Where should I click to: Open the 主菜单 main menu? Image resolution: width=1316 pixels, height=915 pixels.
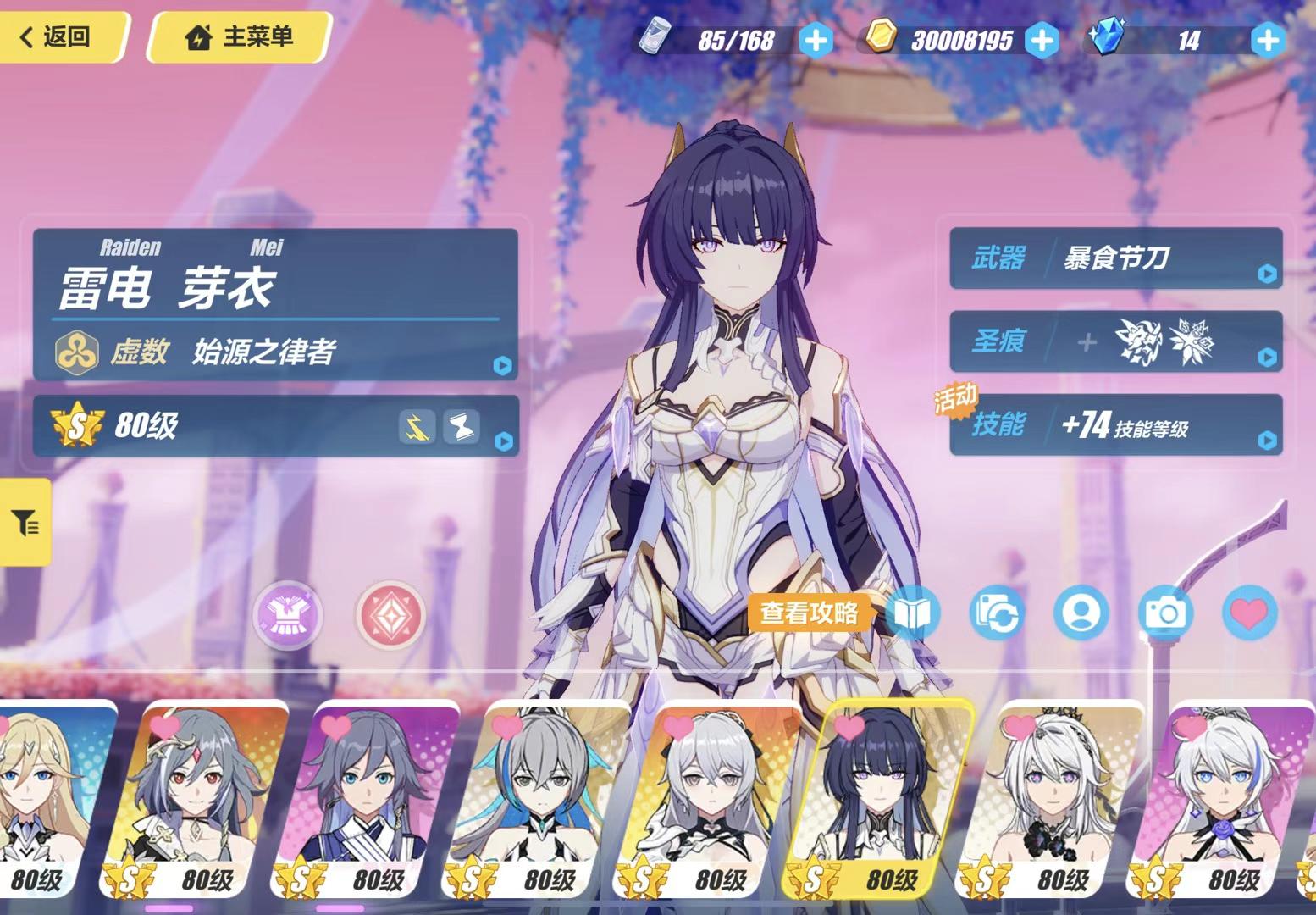point(241,37)
